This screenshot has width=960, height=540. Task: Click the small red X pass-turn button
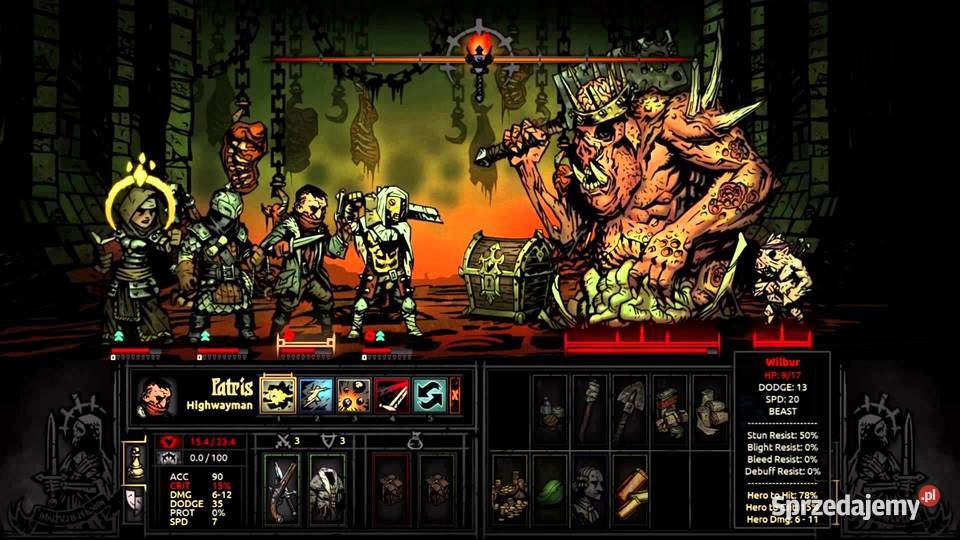[x=455, y=395]
